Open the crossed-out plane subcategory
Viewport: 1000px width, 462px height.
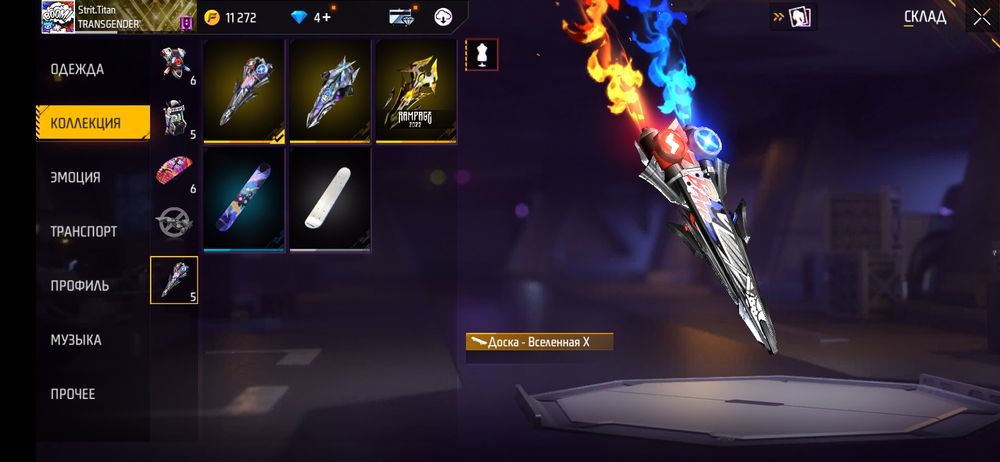[174, 223]
